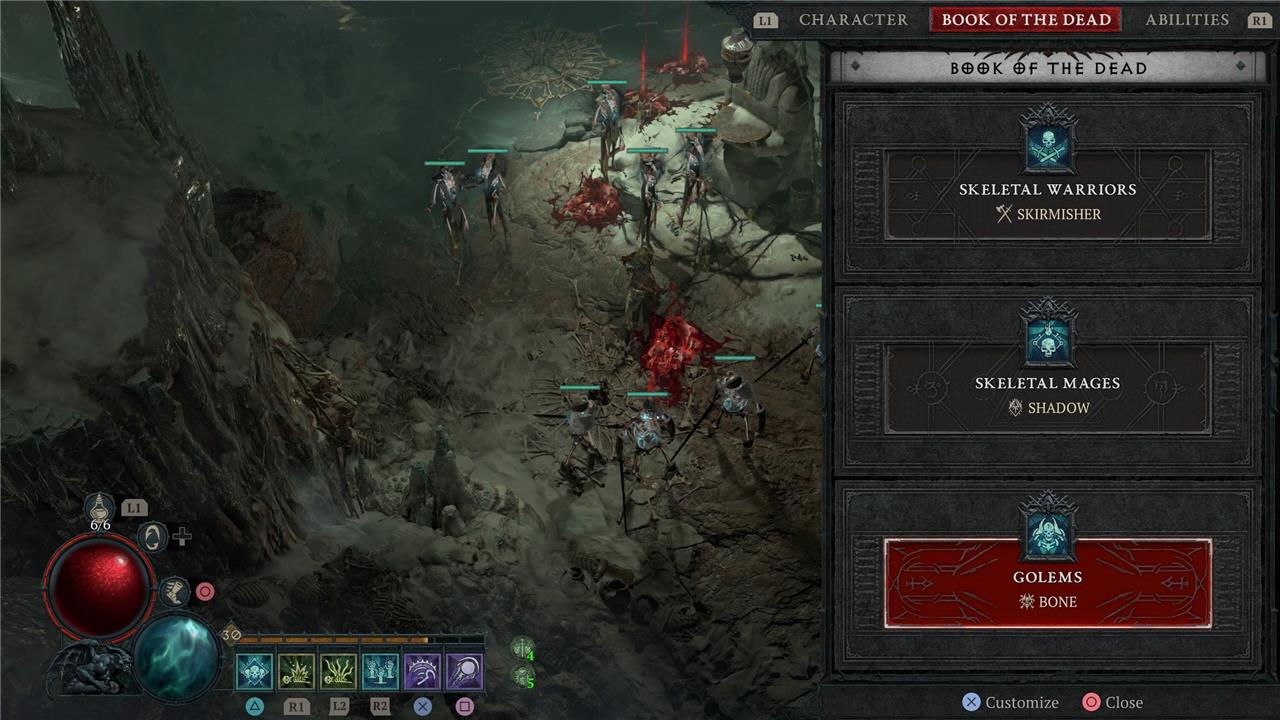Open the Abilities tab

click(x=1187, y=20)
